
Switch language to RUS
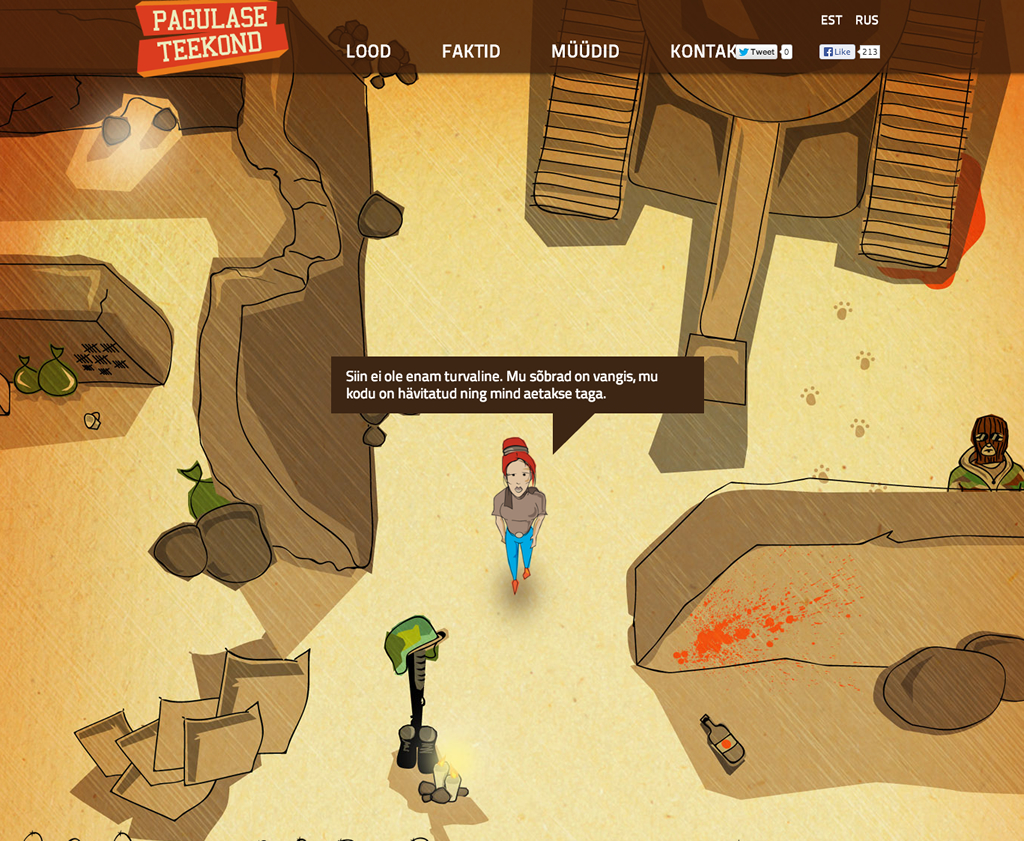(x=867, y=20)
